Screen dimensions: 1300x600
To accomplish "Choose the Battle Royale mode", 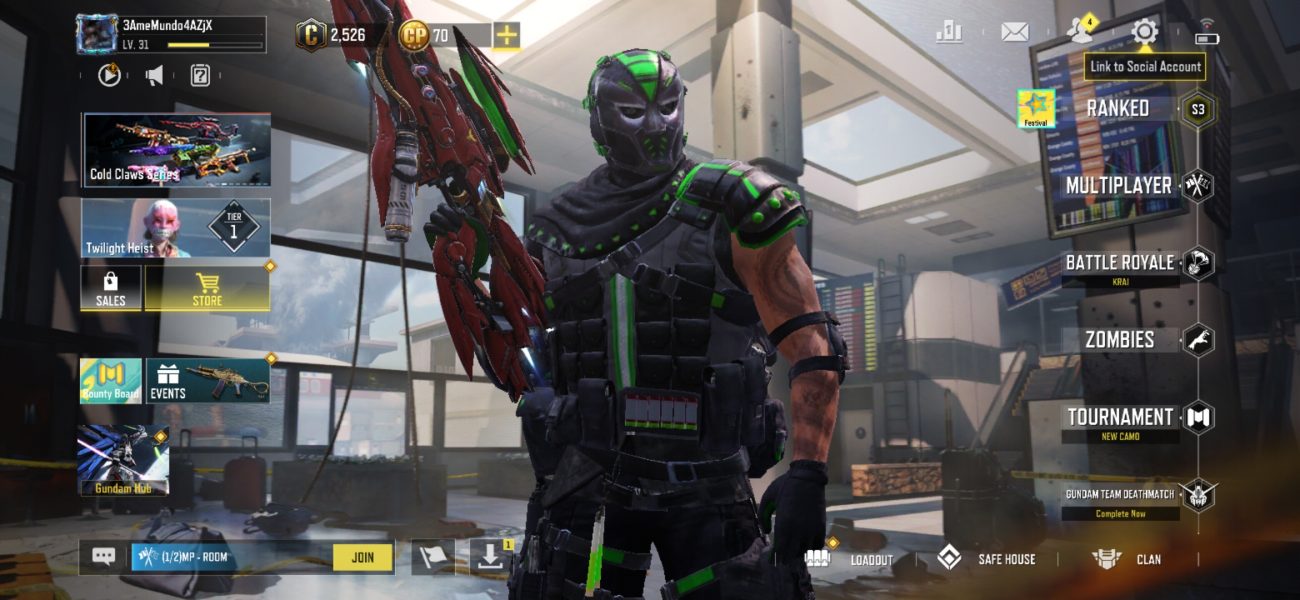I will 1119,263.
